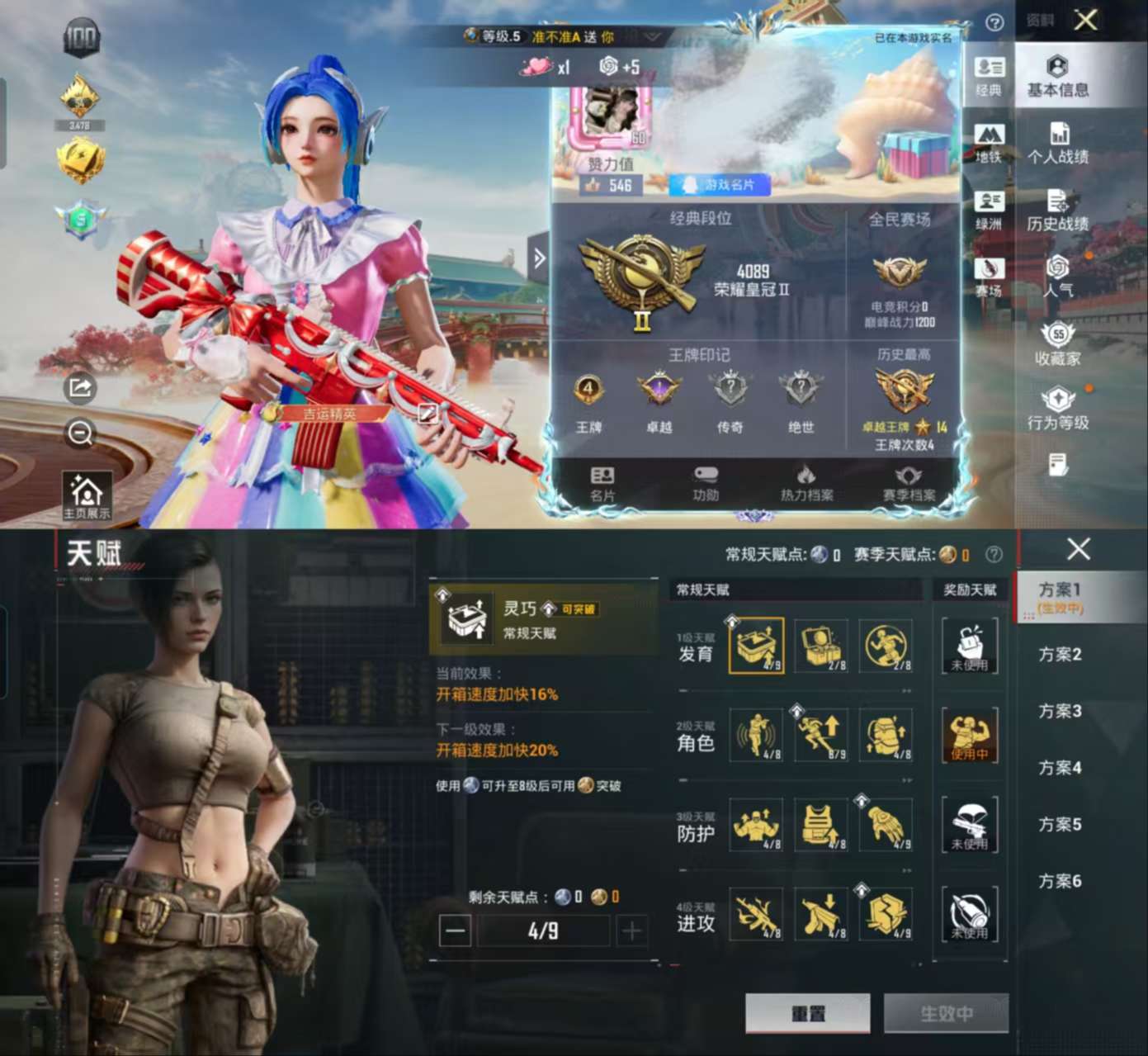The height and width of the screenshot is (1056, 1148).
Task: Select the 地铁 mode tab
Action: pos(989,142)
